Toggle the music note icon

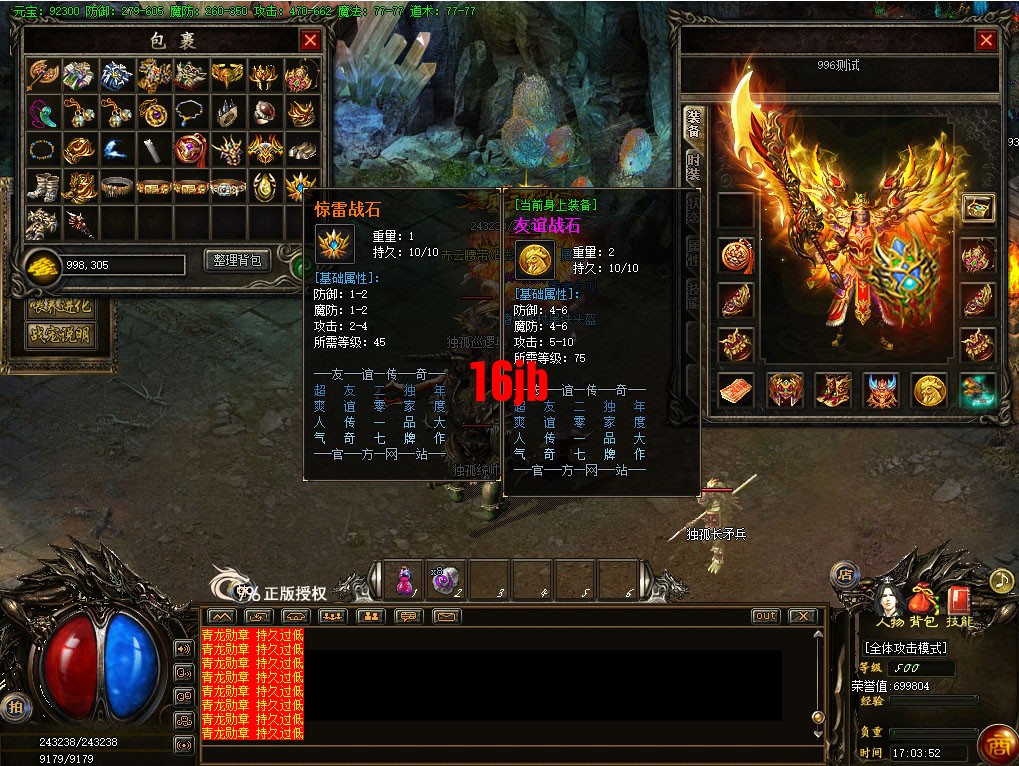click(x=1001, y=580)
